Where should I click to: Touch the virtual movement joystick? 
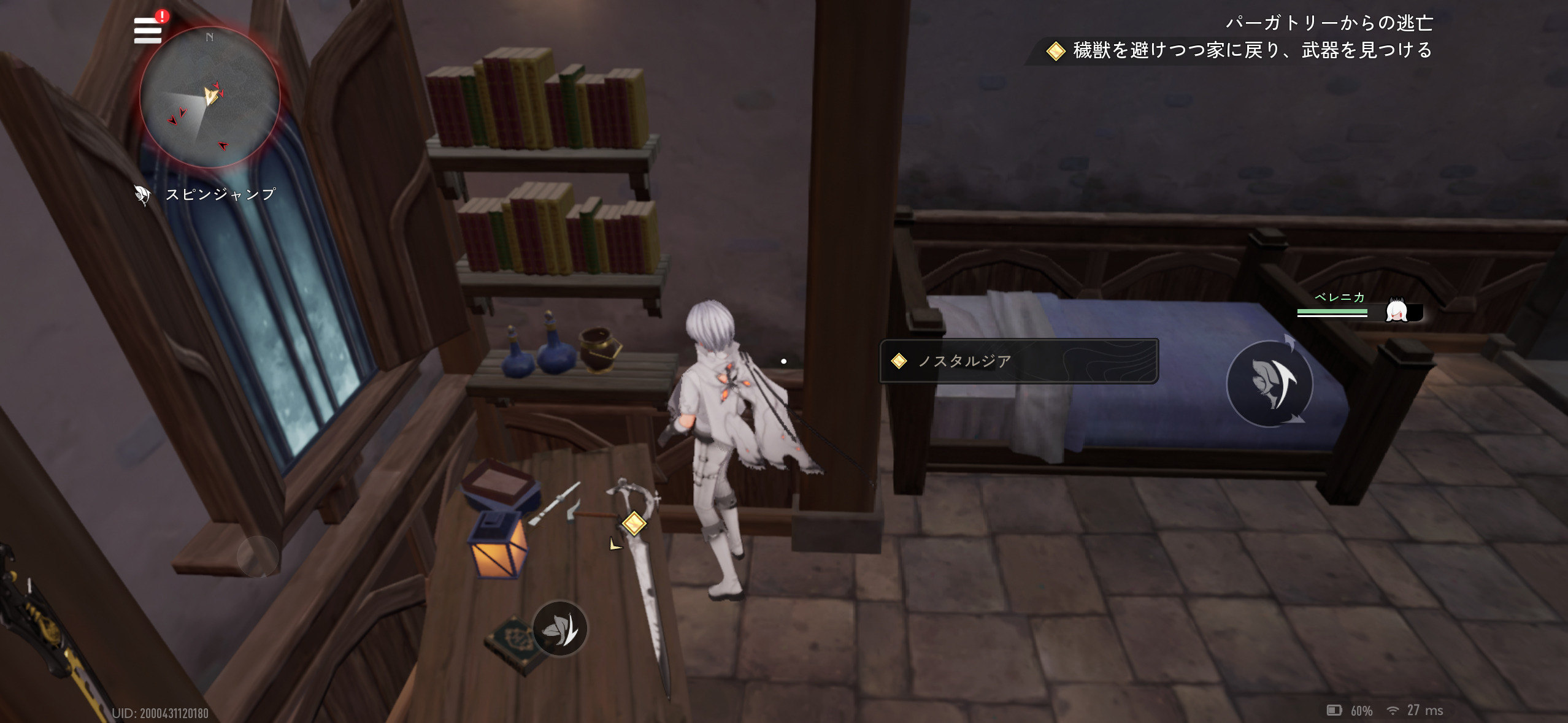click(x=258, y=556)
